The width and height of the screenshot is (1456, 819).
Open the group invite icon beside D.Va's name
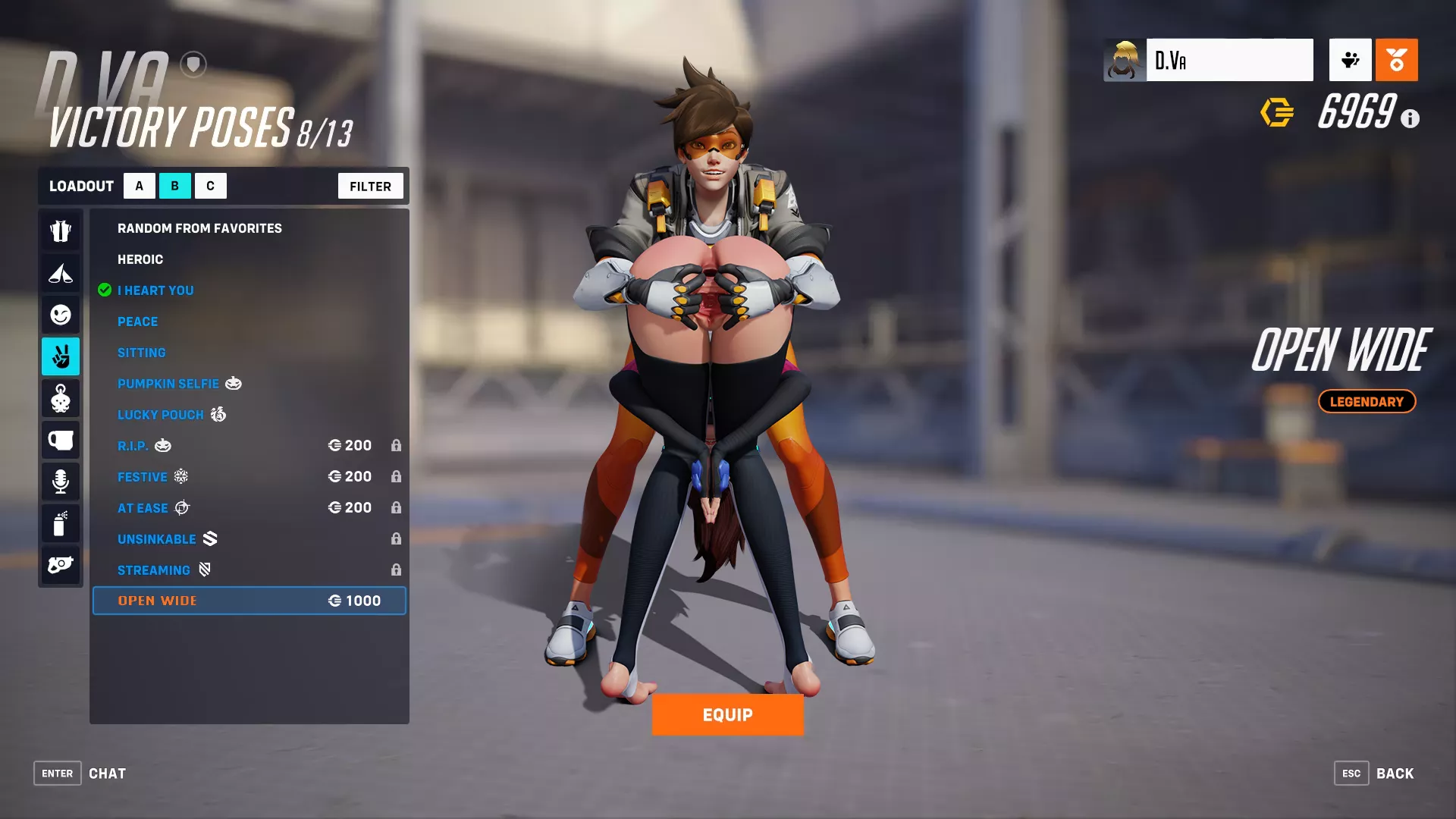pyautogui.click(x=1350, y=60)
